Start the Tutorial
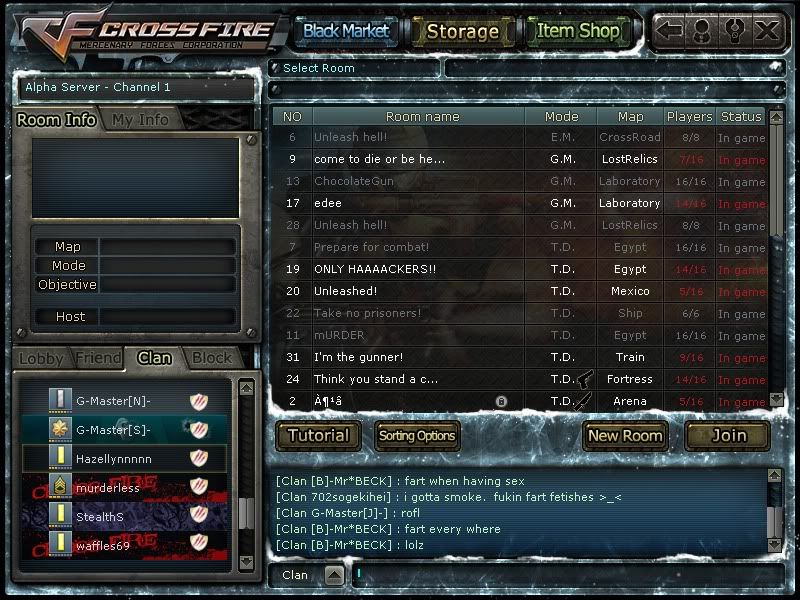800x600 pixels. [x=318, y=435]
